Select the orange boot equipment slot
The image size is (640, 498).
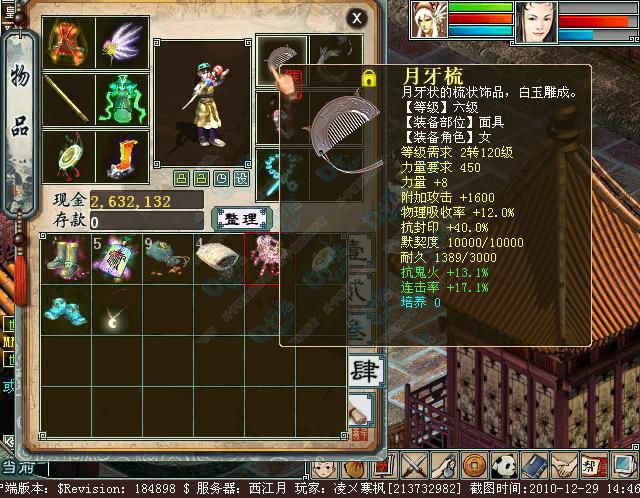pyautogui.click(x=123, y=156)
